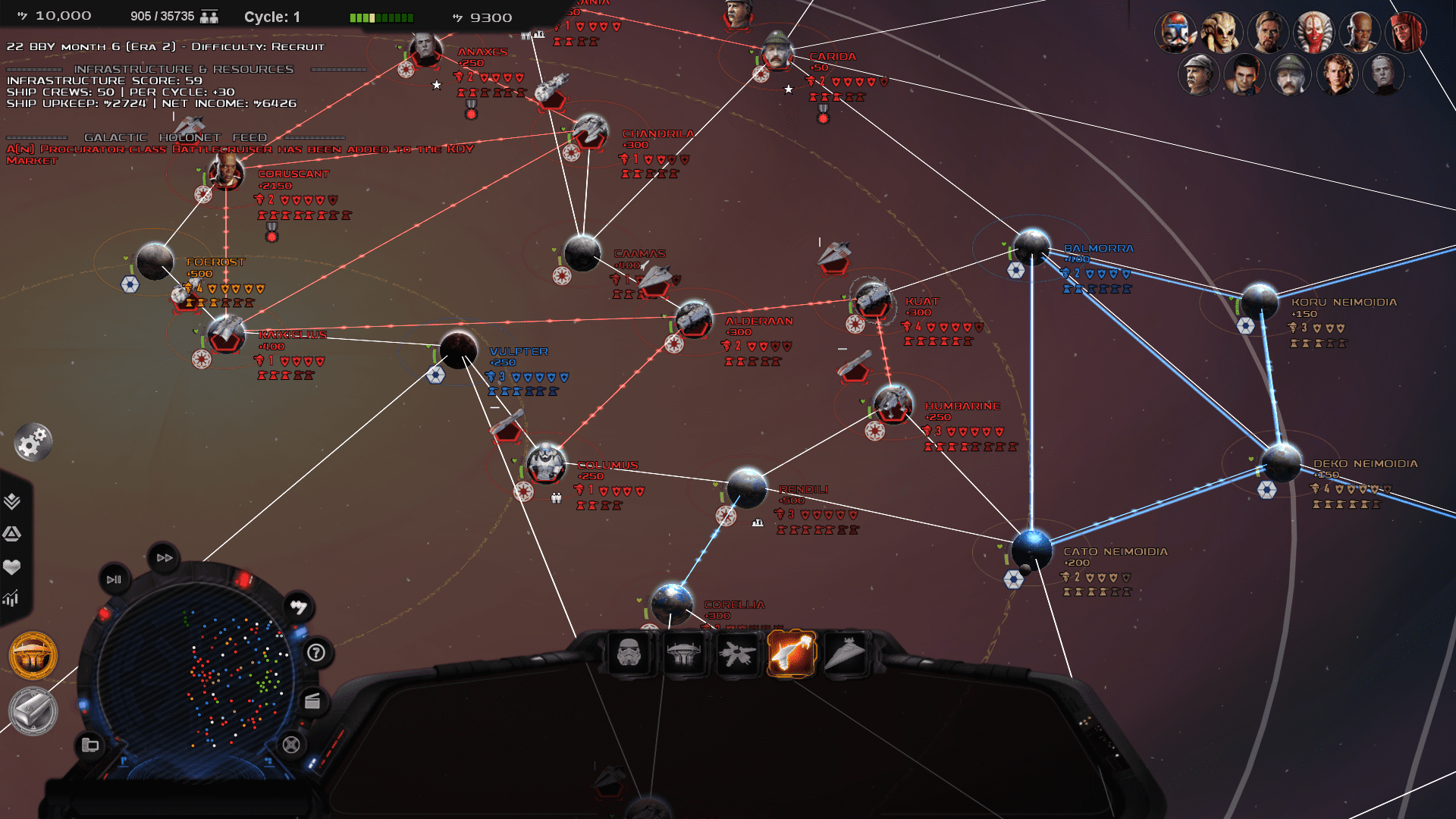Select the highlighted orange frigate category
The image size is (1456, 819).
[x=791, y=653]
